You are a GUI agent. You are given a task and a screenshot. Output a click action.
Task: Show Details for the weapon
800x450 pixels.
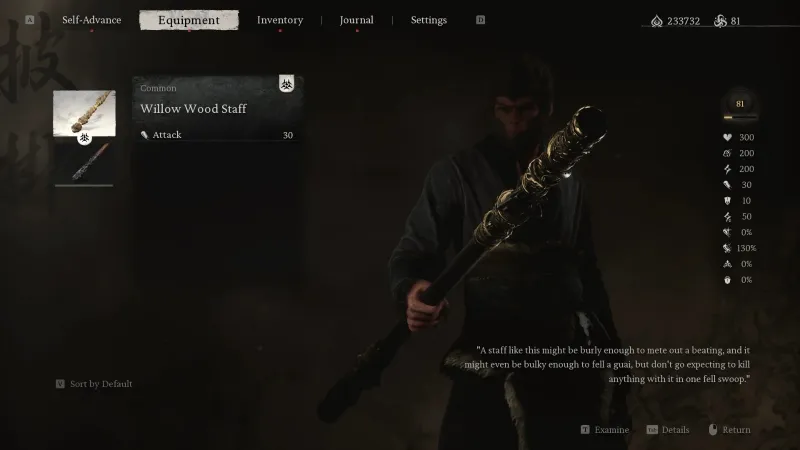[x=668, y=430]
